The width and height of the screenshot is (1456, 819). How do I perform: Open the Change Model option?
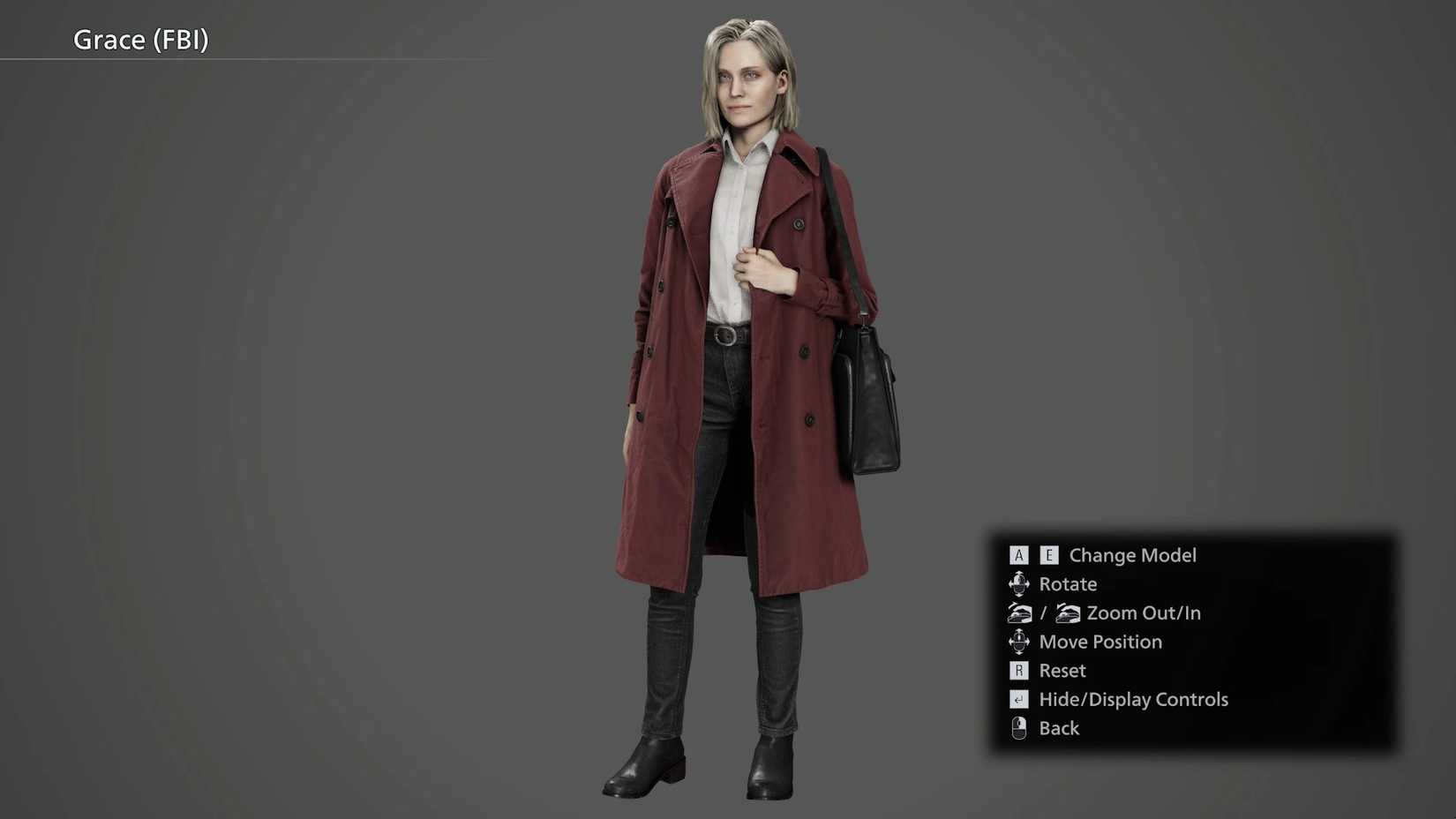tap(1133, 555)
